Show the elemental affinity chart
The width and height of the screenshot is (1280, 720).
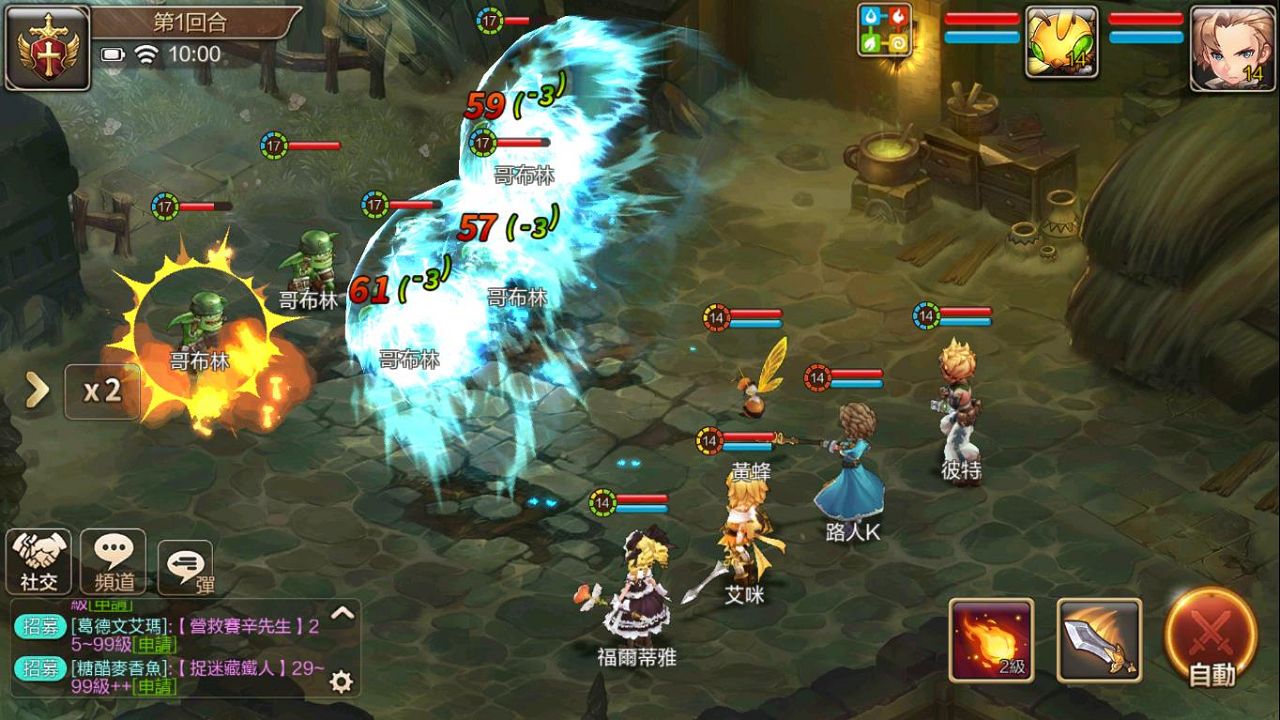[884, 30]
